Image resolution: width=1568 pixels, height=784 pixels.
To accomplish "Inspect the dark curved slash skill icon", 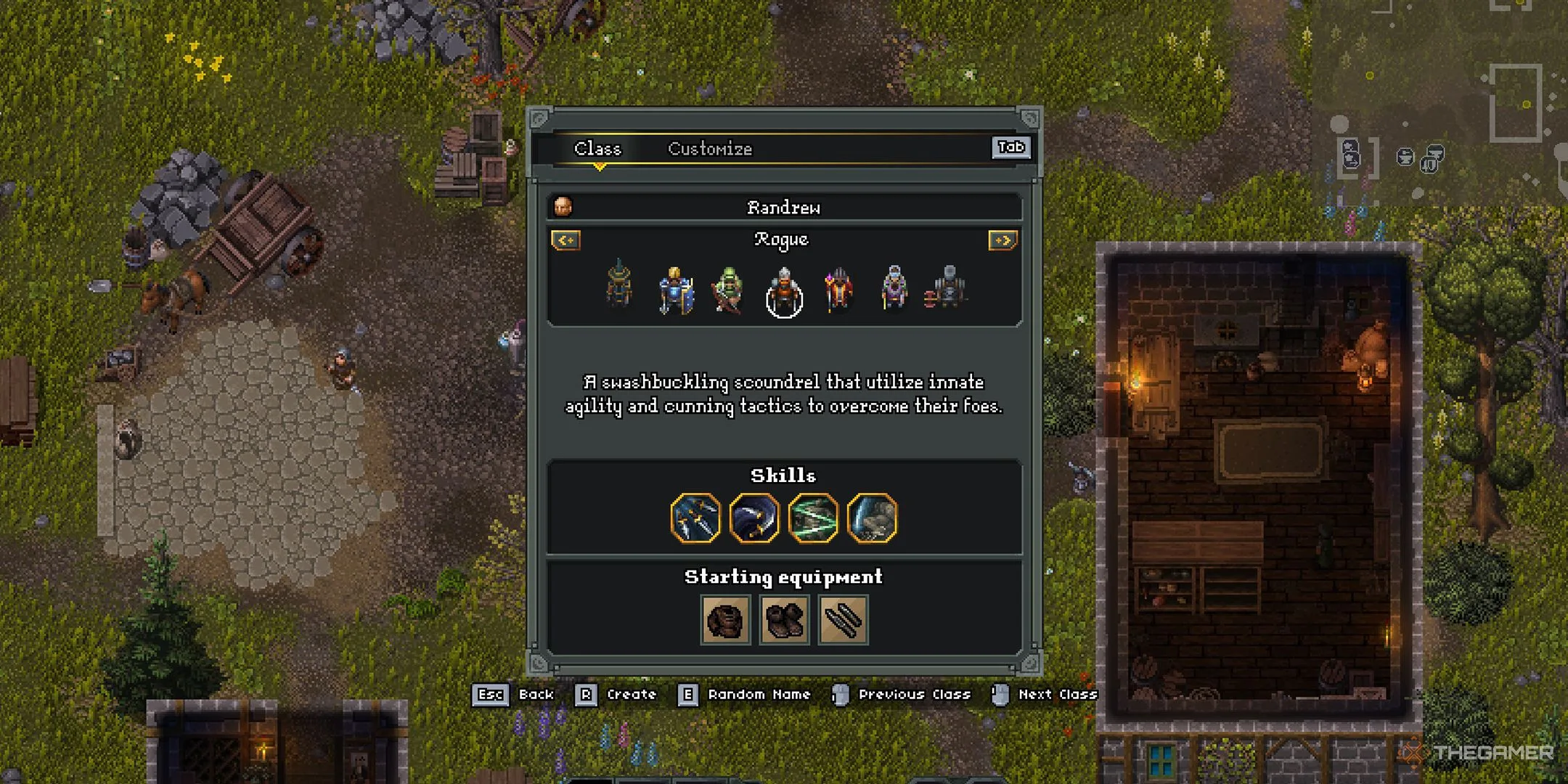I will click(754, 518).
